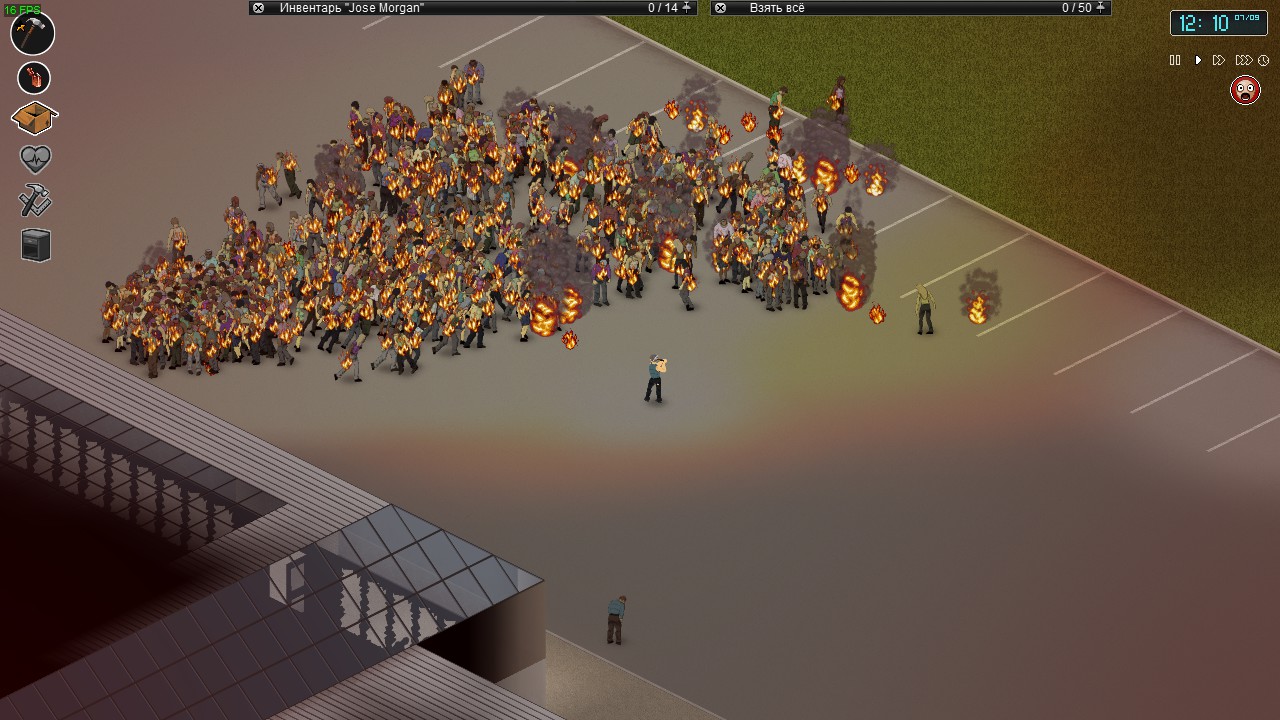Image resolution: width=1280 pixels, height=720 pixels.
Task: Close the Jose Morgan inventory panel
Action: pos(257,8)
